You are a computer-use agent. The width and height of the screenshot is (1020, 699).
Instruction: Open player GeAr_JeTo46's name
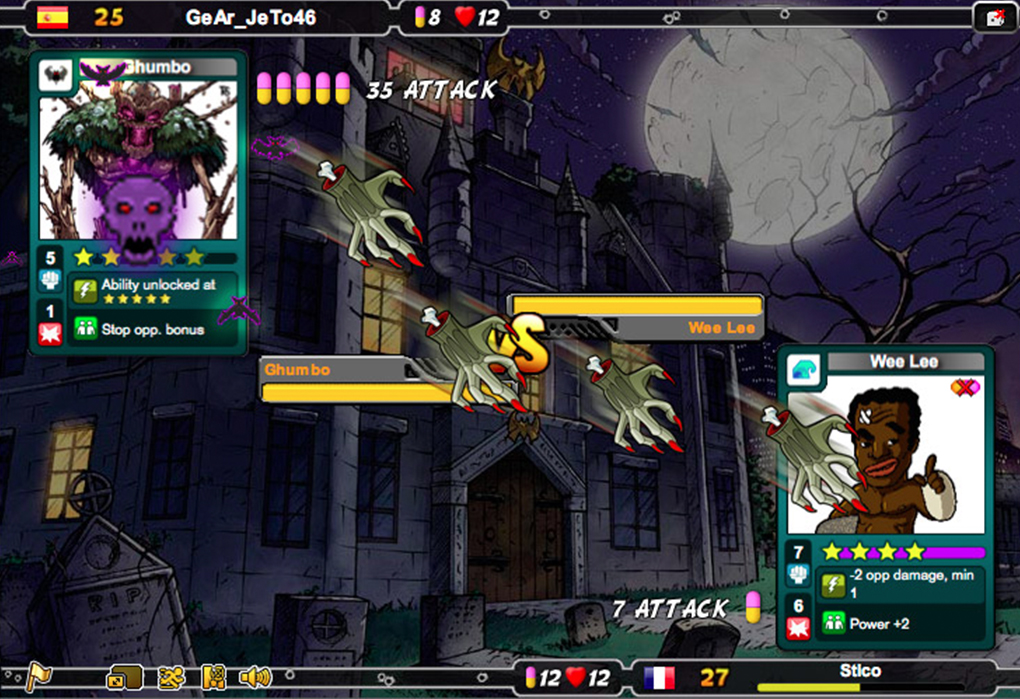pos(251,17)
